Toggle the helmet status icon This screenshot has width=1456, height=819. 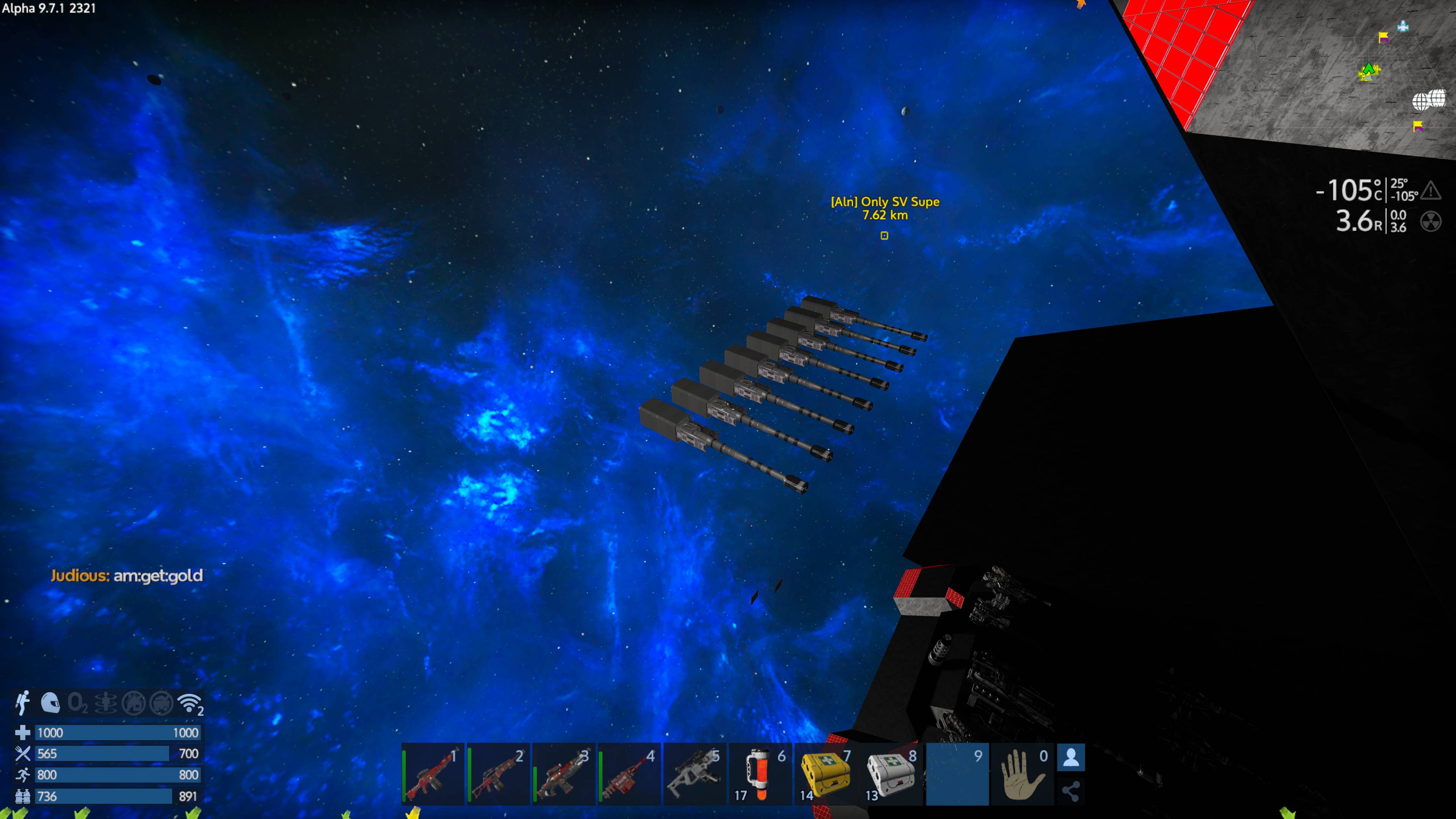50,703
